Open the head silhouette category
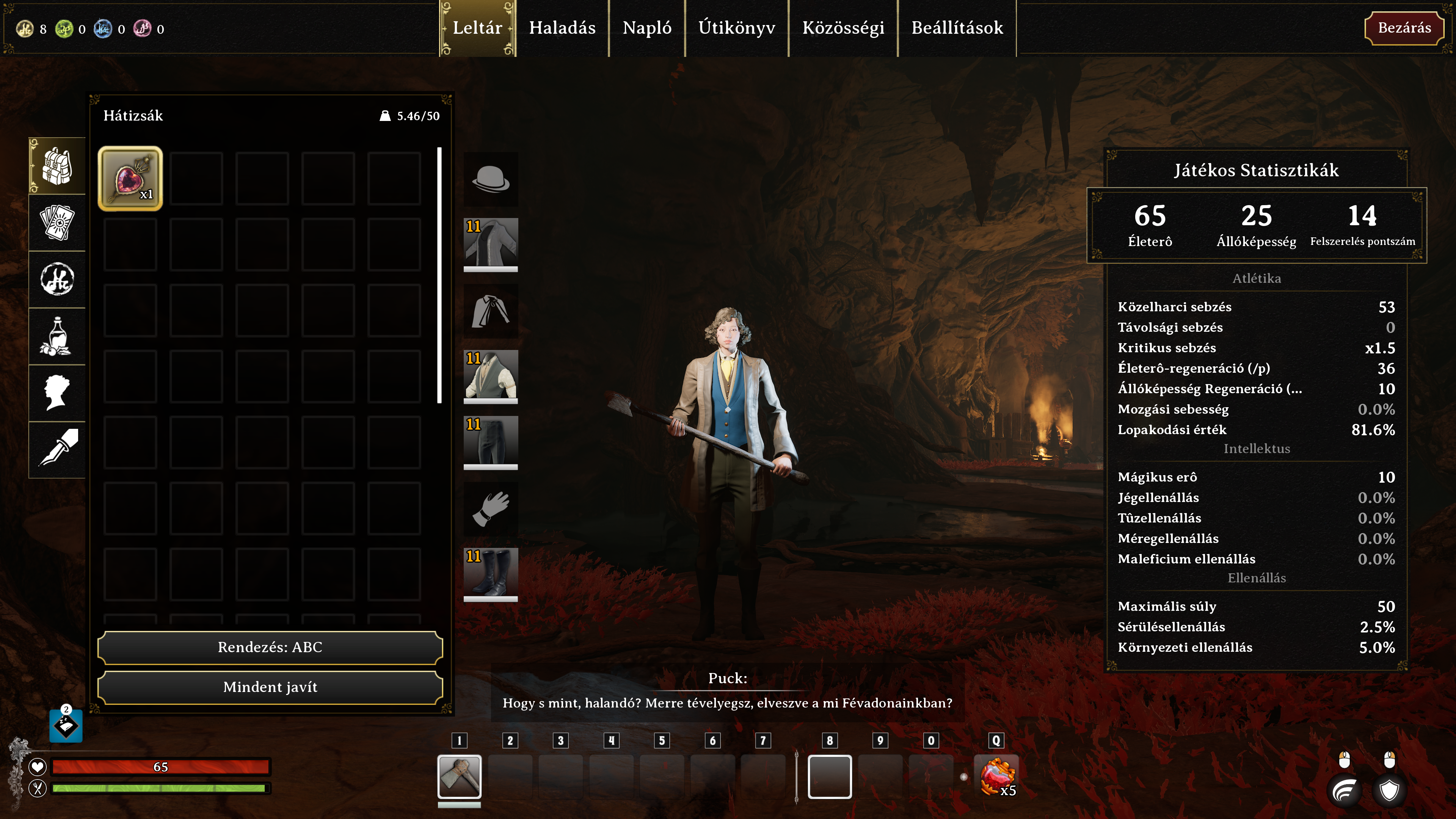Screen dimensions: 1456x819 tap(57, 393)
